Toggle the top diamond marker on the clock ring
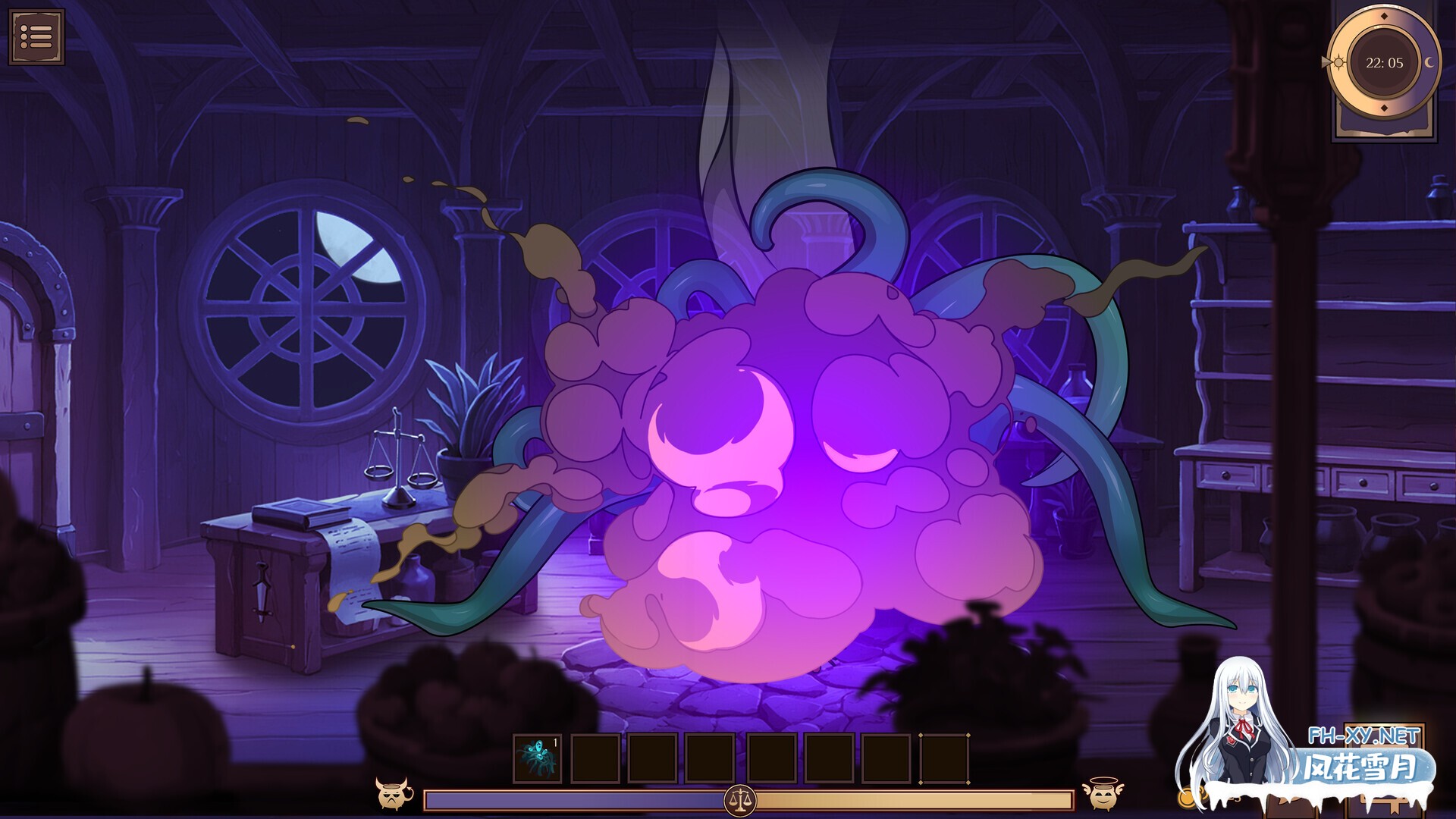Viewport: 1456px width, 819px height. [1384, 16]
